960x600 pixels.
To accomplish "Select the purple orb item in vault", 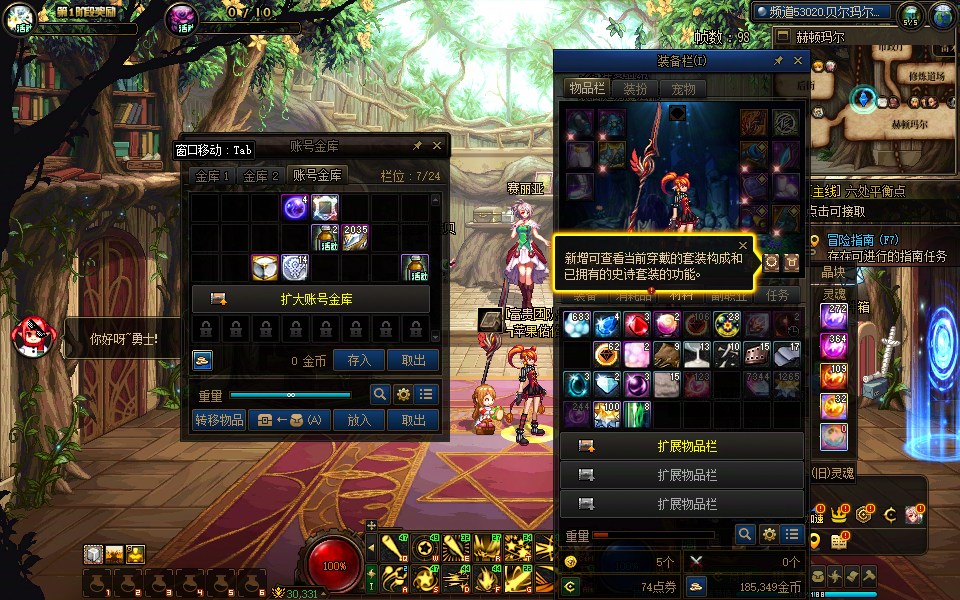I will point(295,208).
